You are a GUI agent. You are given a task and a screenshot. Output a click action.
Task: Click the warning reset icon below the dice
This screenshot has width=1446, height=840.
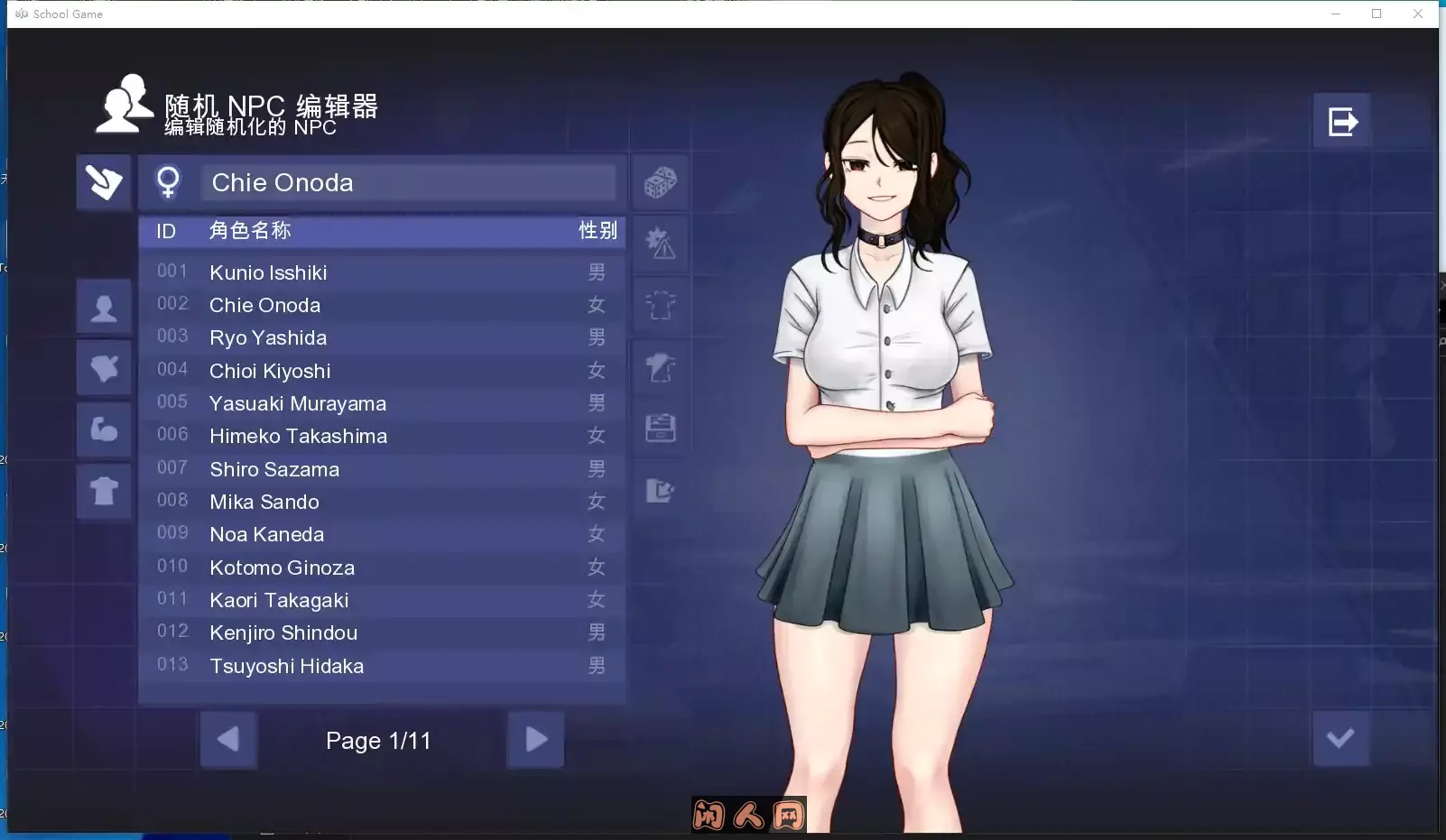point(662,242)
